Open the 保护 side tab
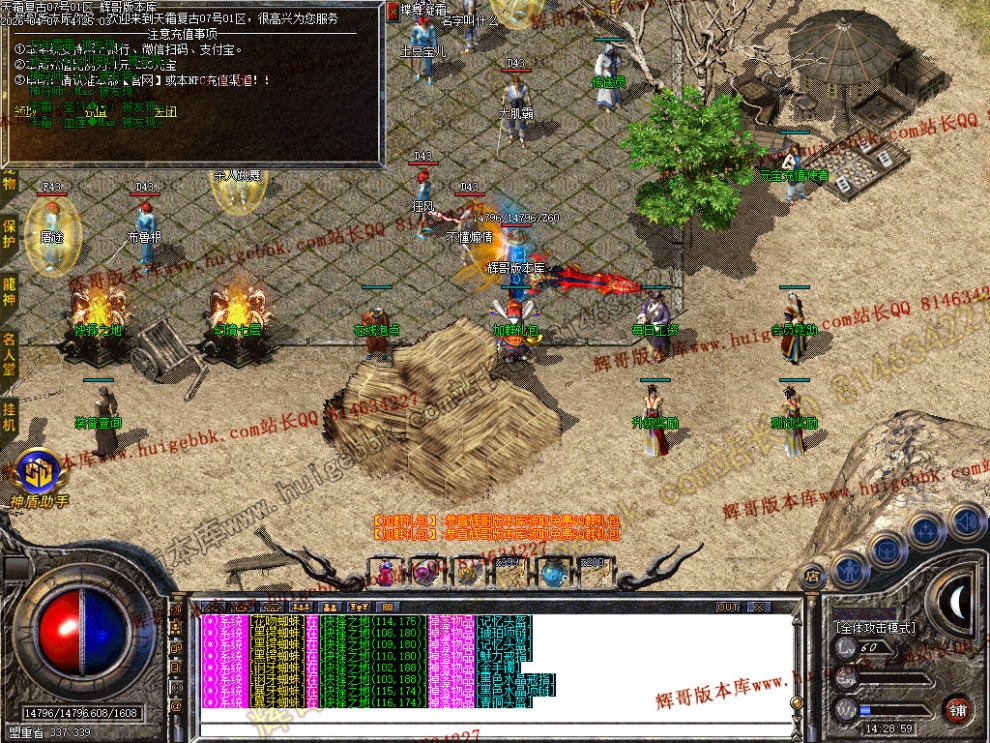The width and height of the screenshot is (990, 743). click(9, 232)
